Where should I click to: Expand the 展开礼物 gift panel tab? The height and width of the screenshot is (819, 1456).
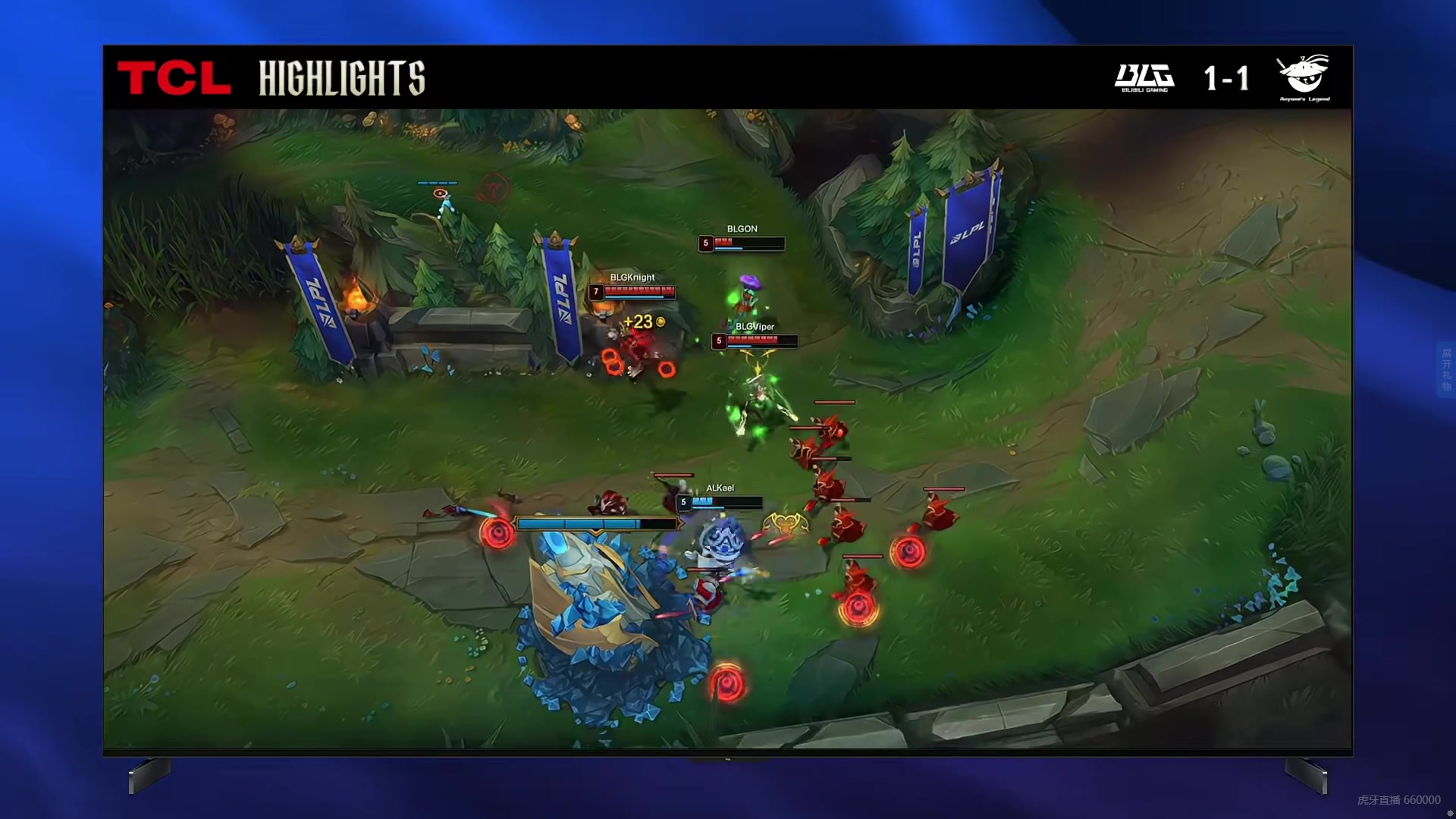1446,369
